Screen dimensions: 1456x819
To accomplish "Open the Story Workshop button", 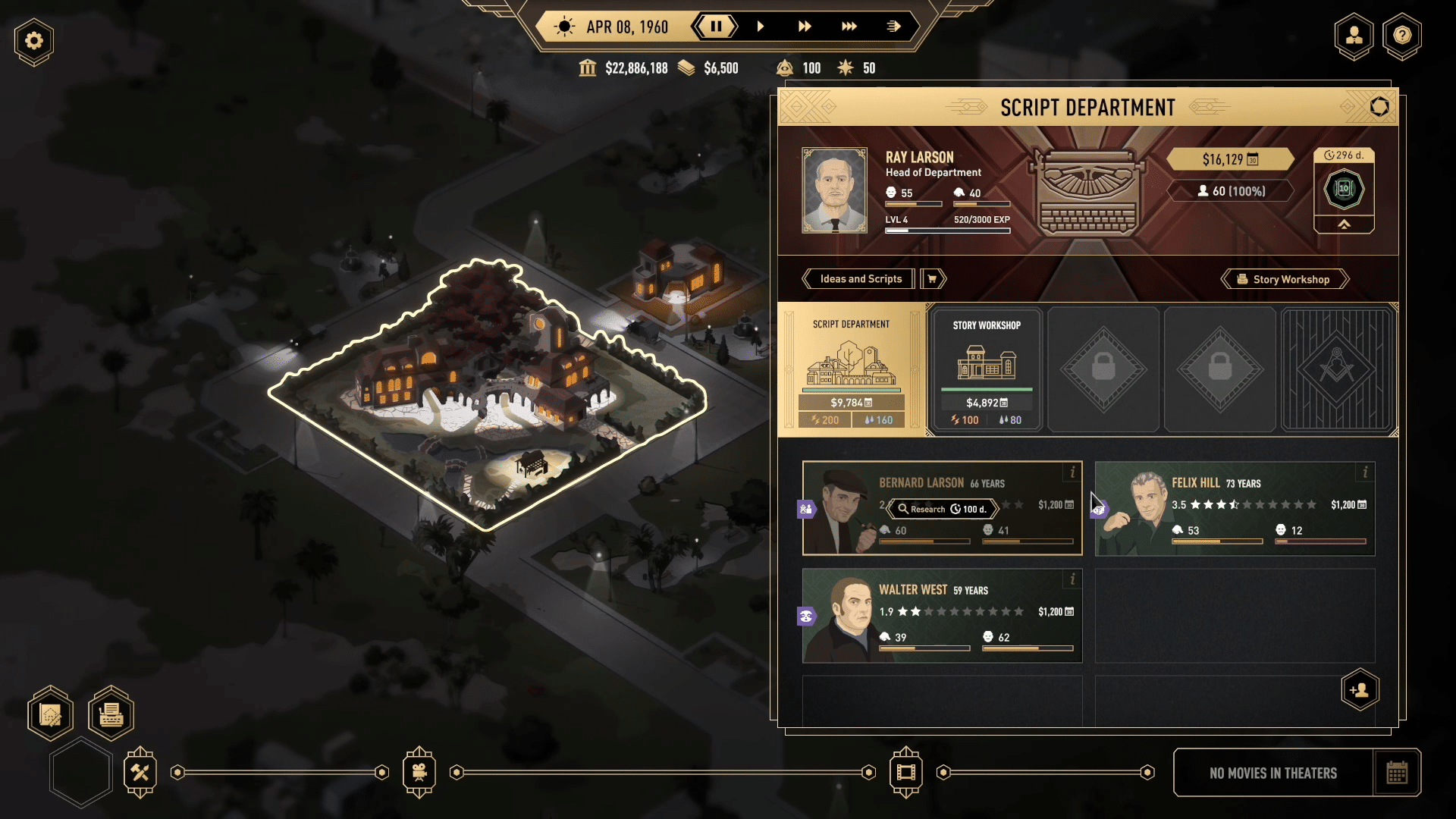I will point(1285,279).
